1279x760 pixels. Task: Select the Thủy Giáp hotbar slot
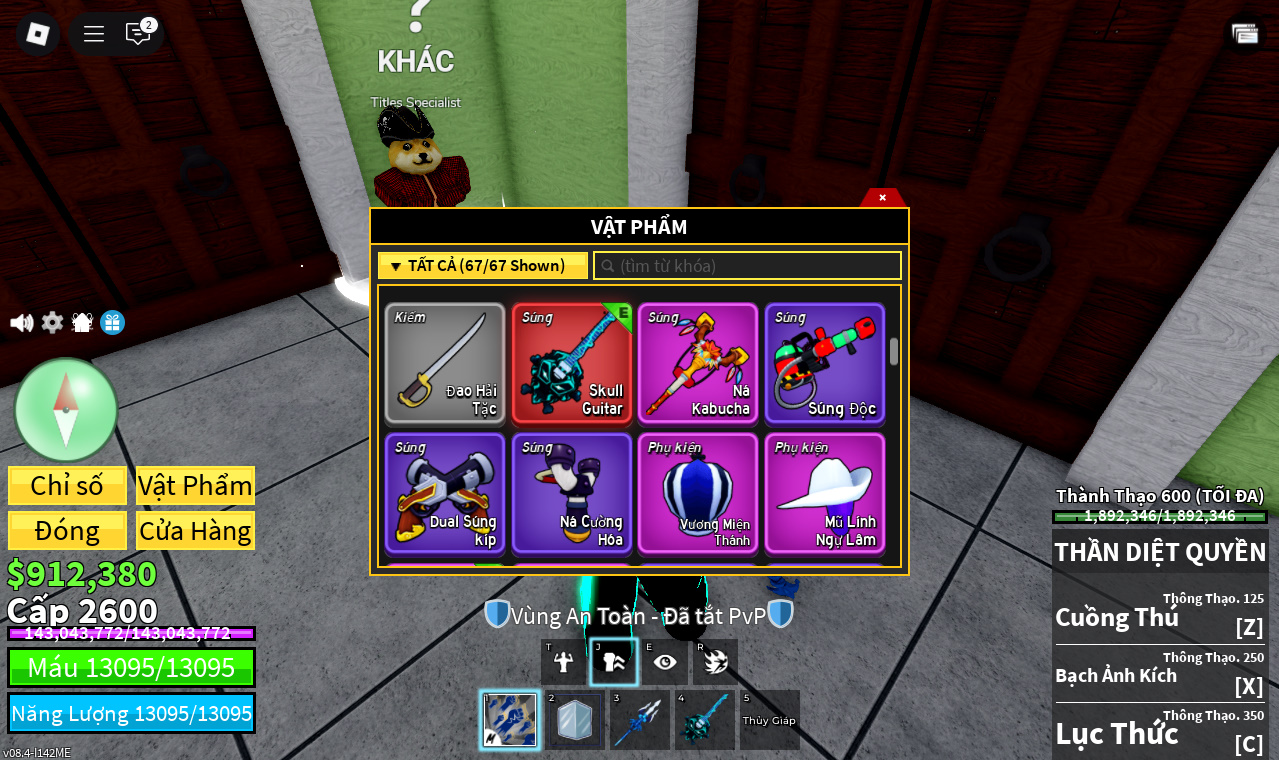click(769, 720)
